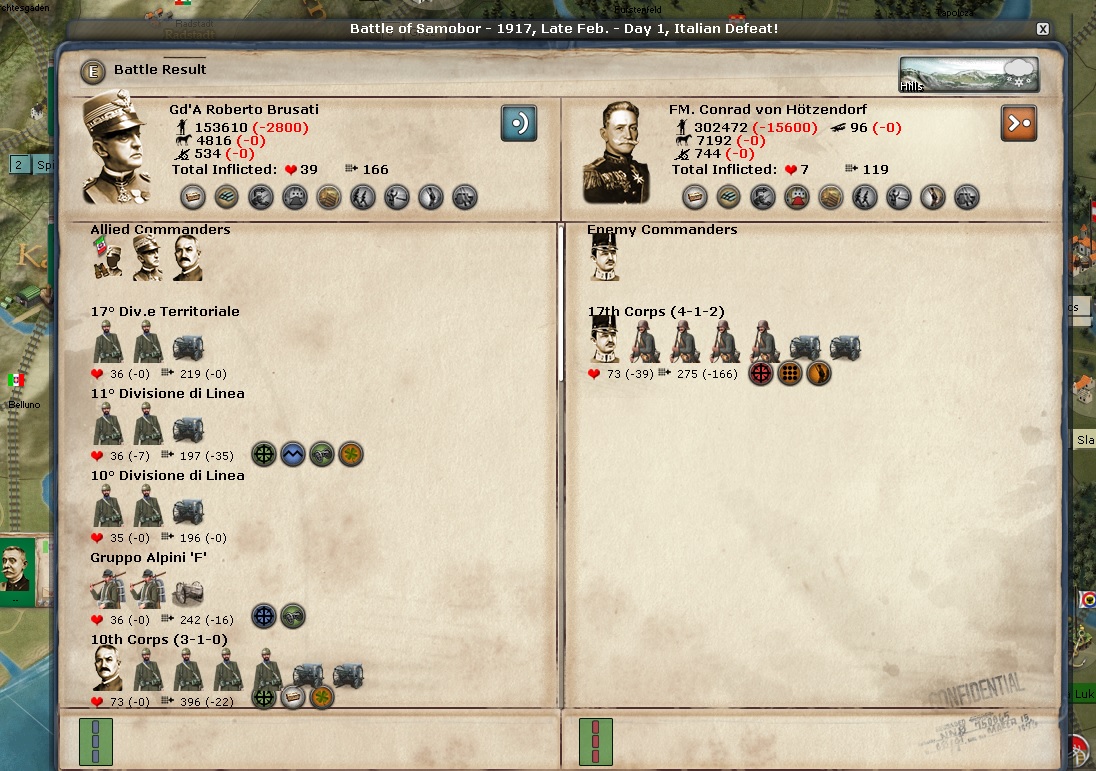Screen dimensions: 1096x771
Task: Select the 11° Divisione di Linea unit row
Action: point(167,393)
